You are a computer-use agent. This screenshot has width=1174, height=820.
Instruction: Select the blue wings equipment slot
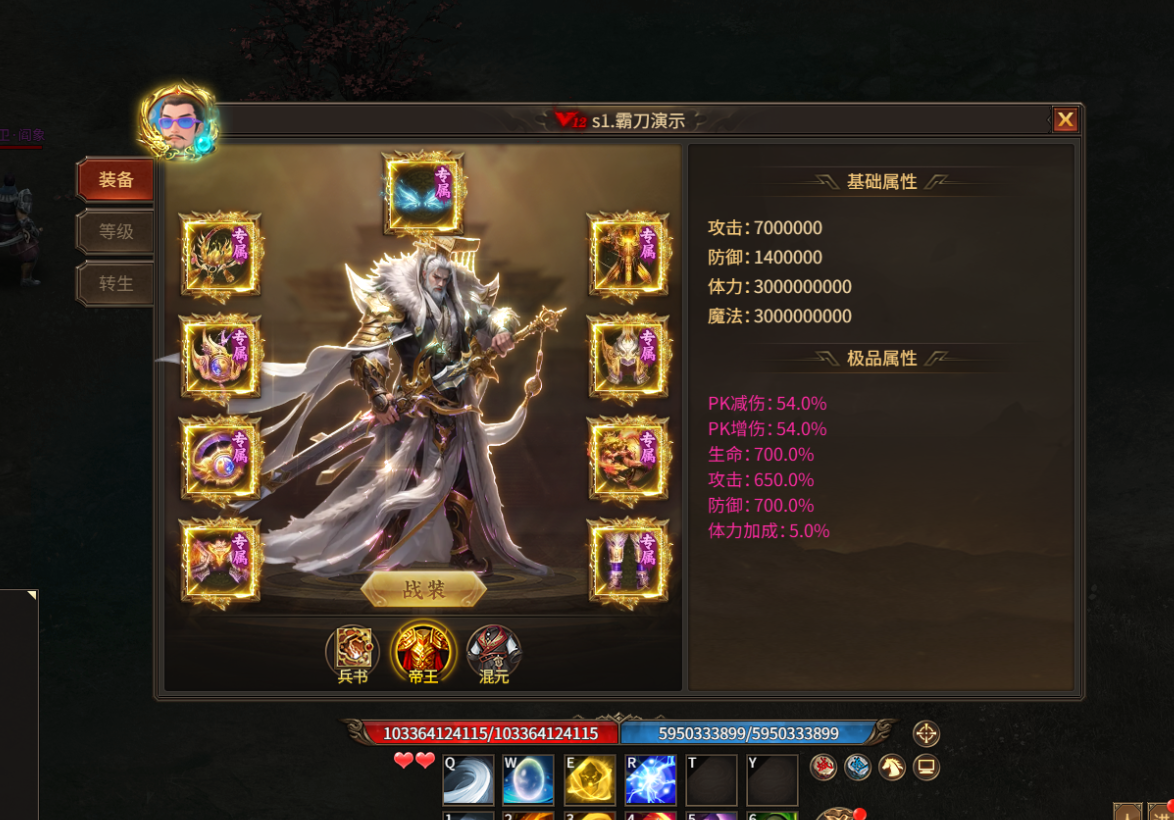click(423, 191)
